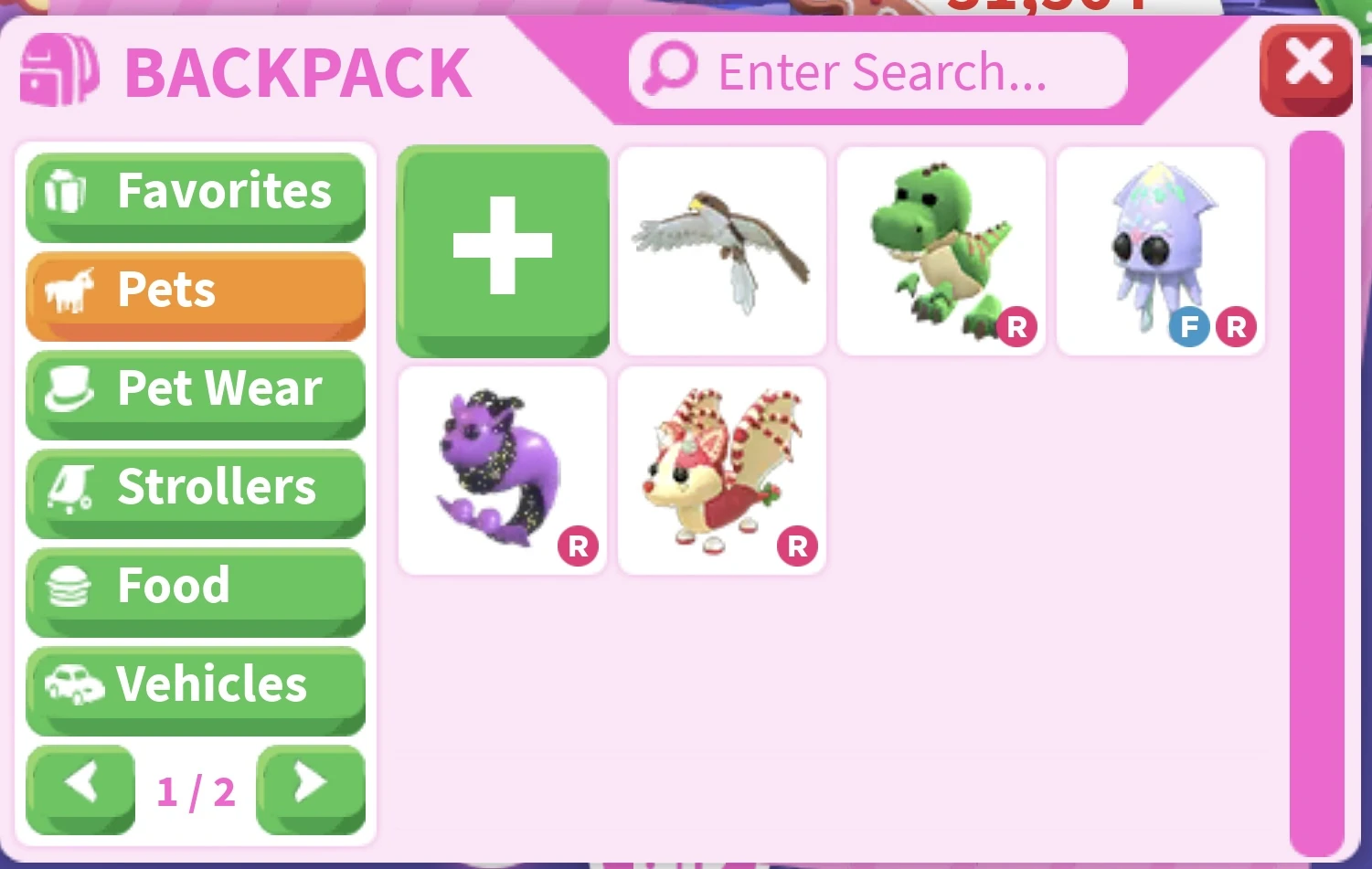This screenshot has height=869, width=1372.
Task: Open the Favorites category
Action: (x=195, y=190)
